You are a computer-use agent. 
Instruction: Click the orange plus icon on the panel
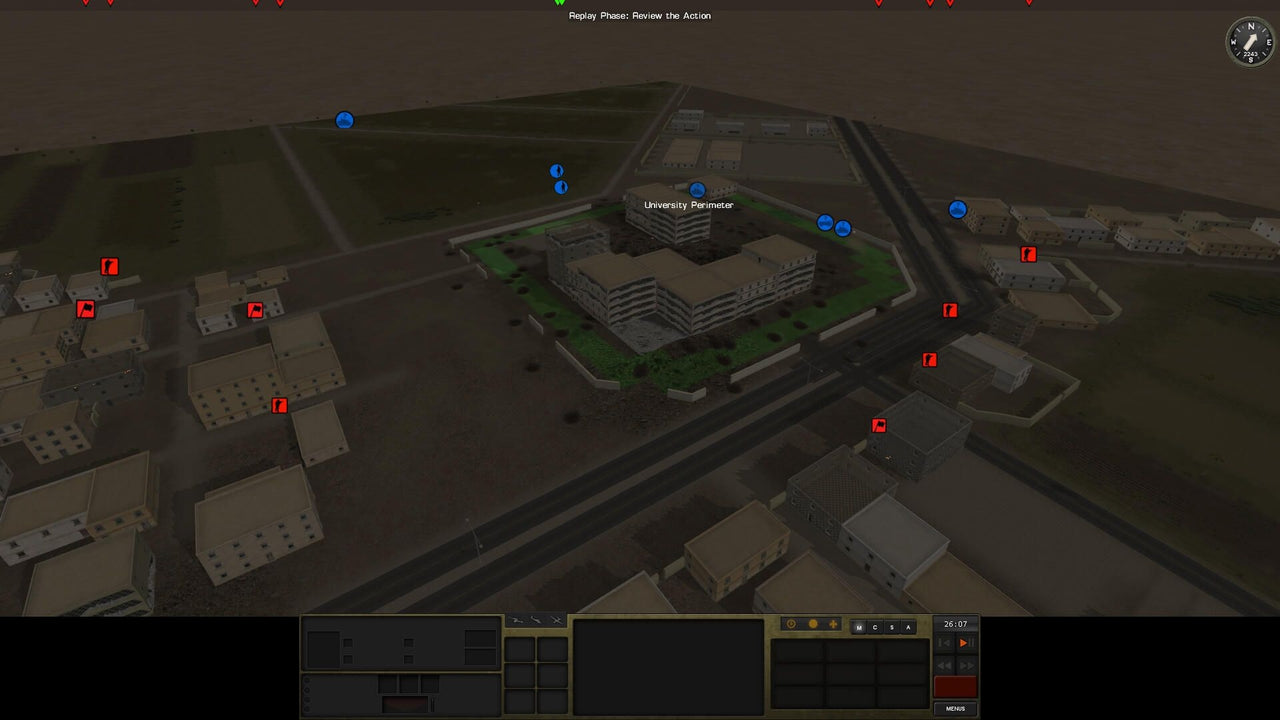pyautogui.click(x=833, y=623)
